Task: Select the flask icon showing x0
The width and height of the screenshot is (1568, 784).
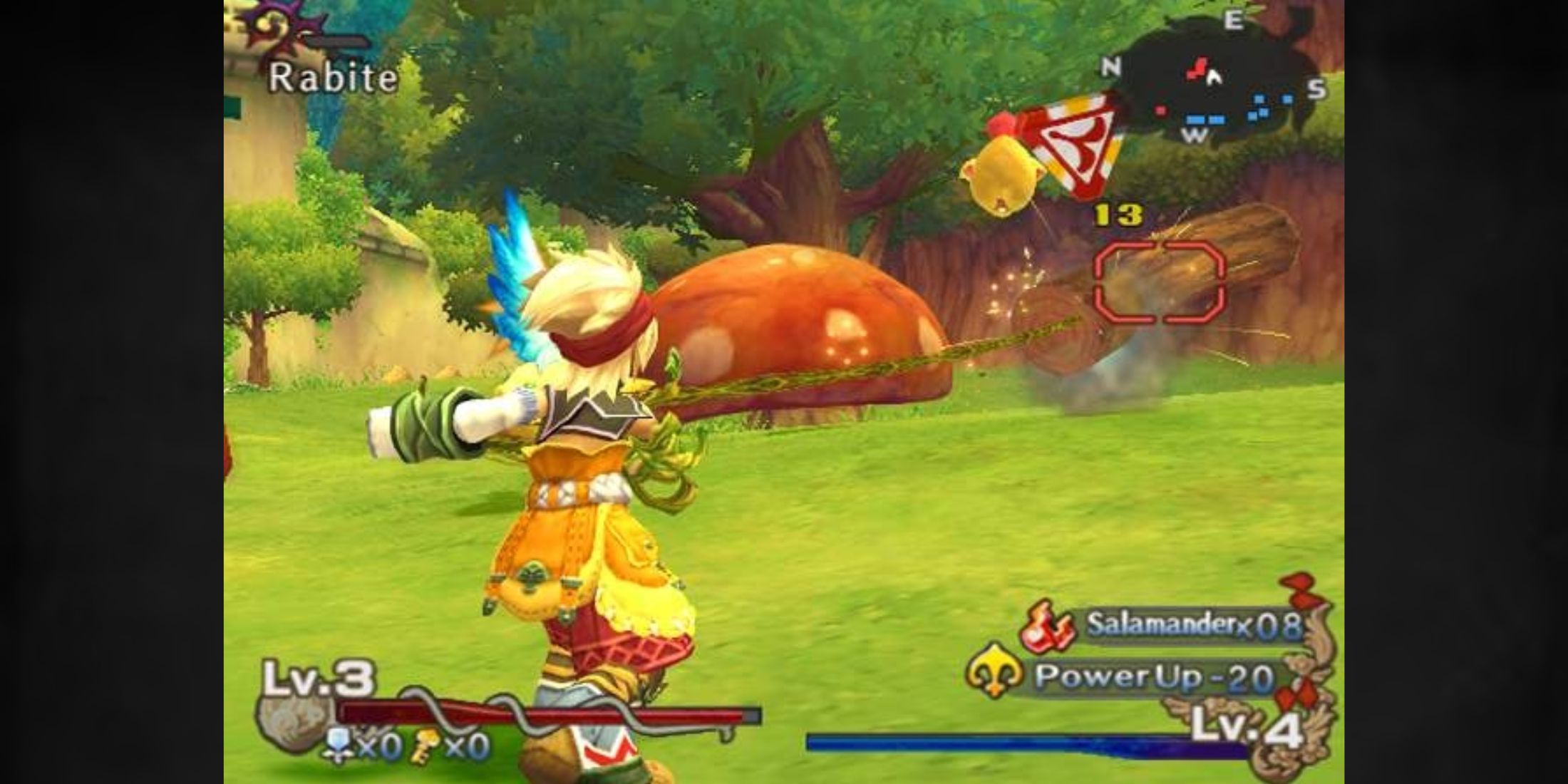Action: point(339,745)
